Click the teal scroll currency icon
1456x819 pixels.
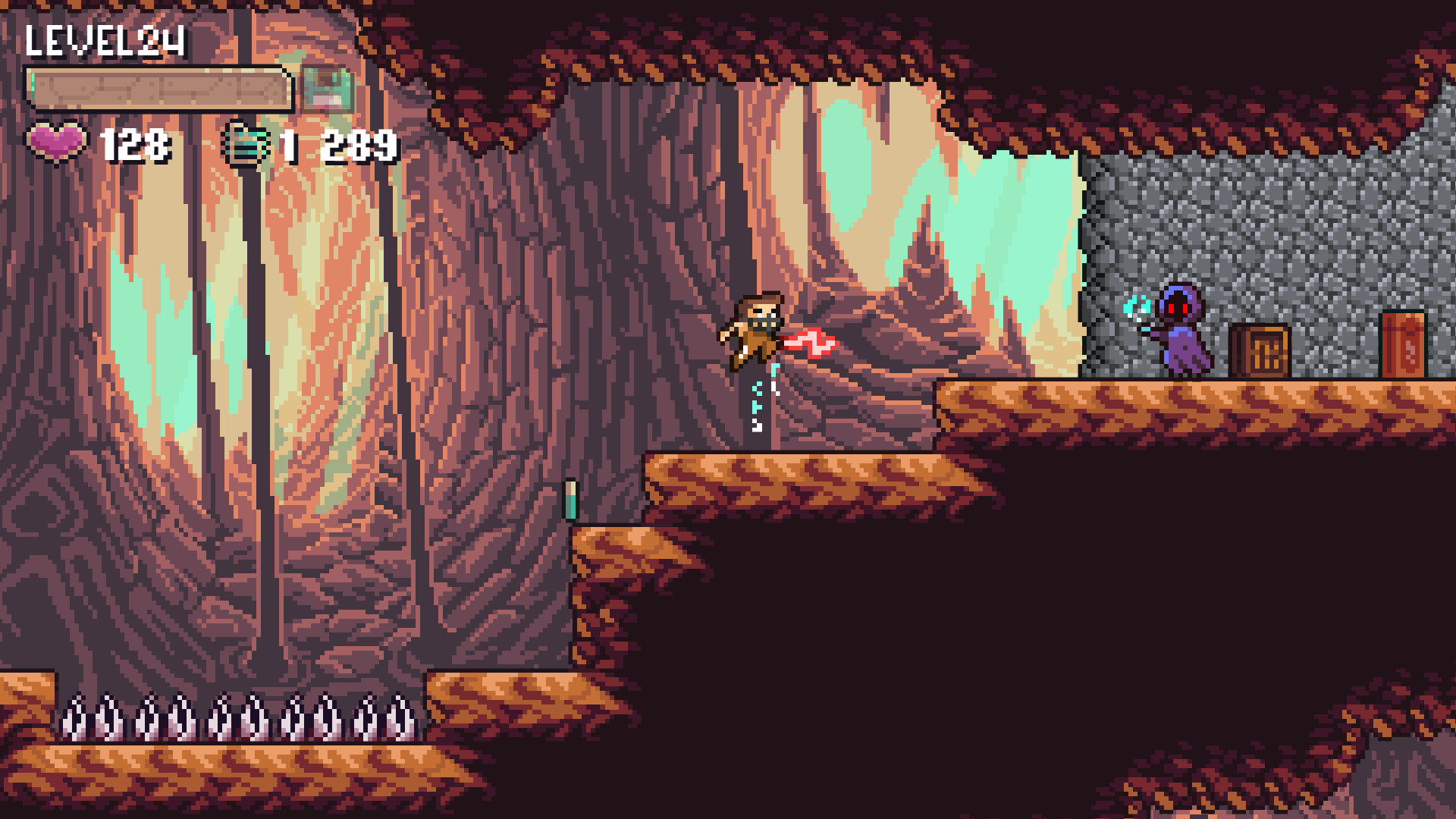tap(244, 143)
